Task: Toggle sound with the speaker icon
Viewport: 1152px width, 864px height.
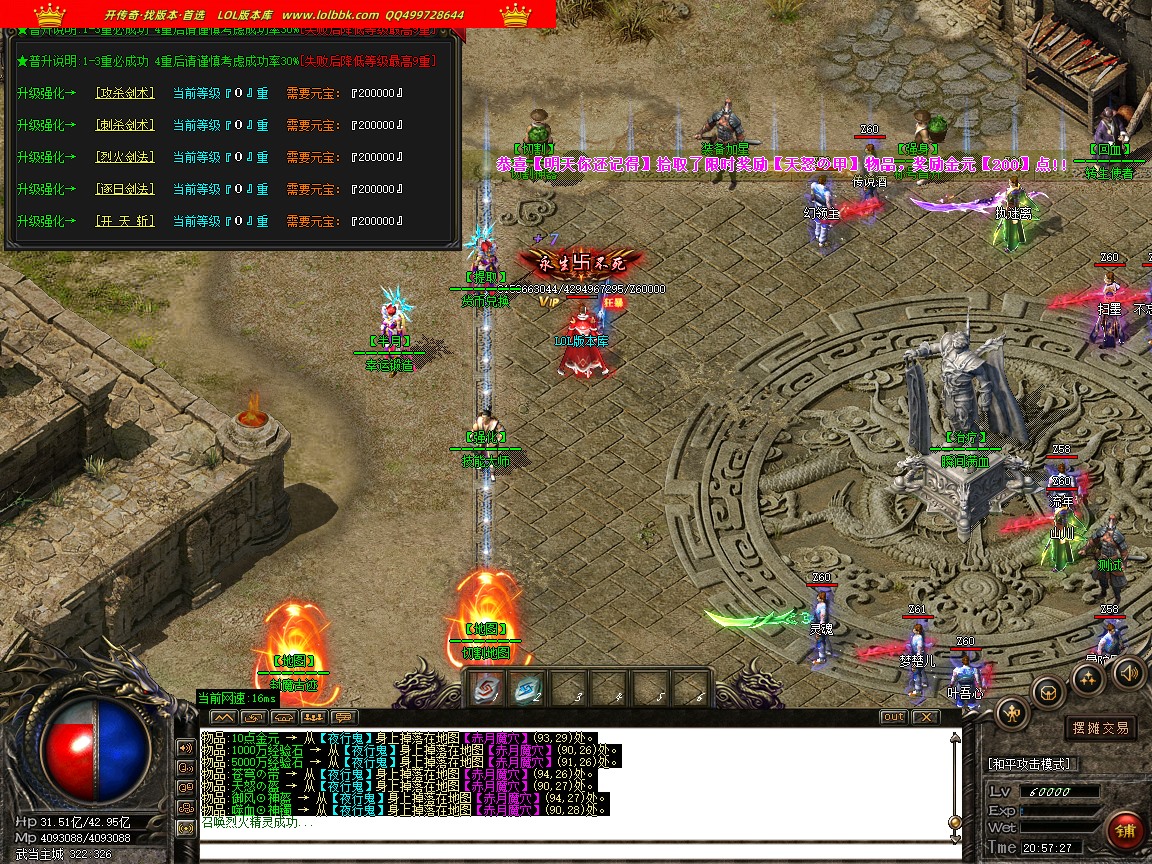Action: tap(1128, 671)
